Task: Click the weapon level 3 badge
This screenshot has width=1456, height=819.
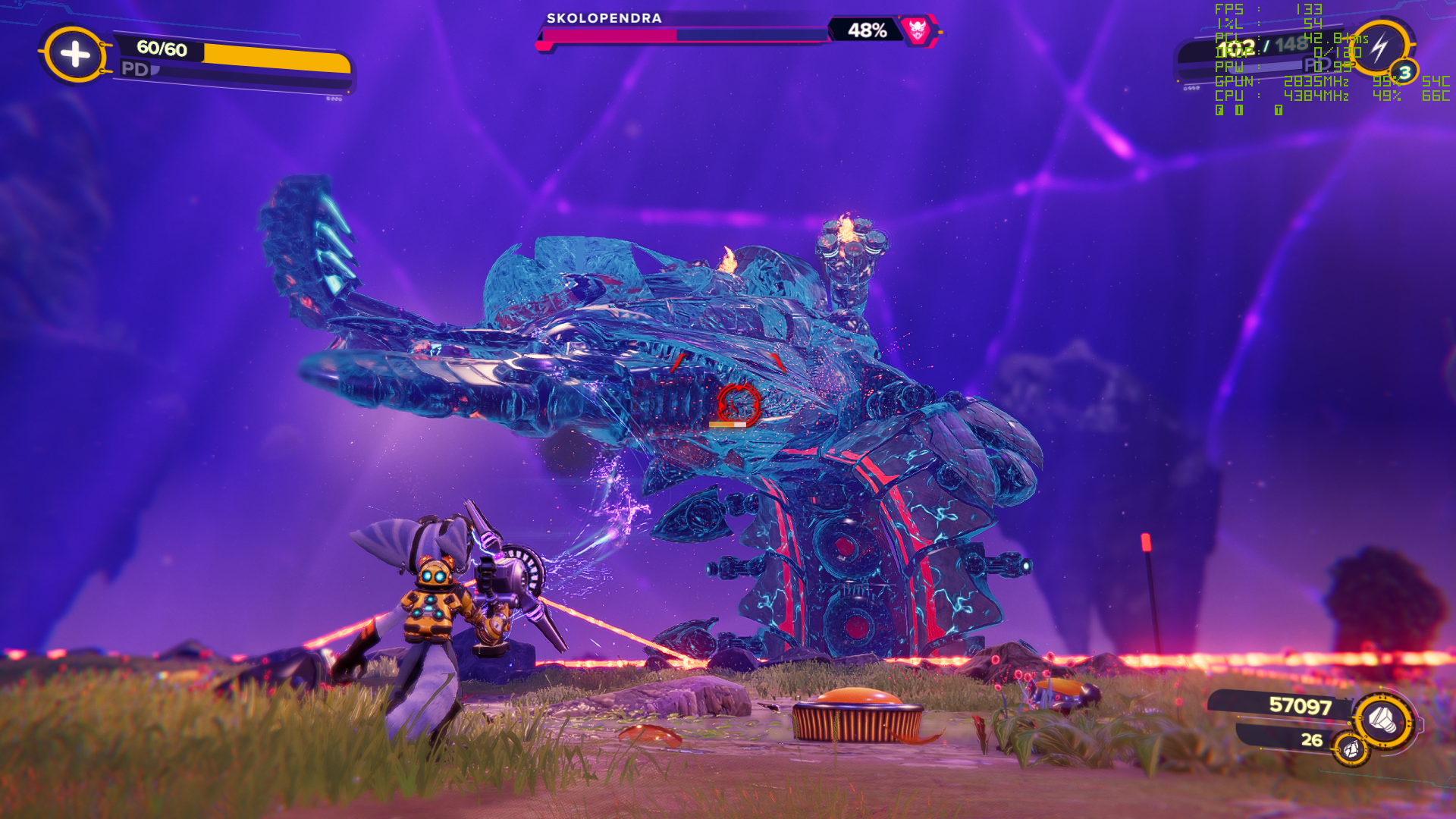Action: pyautogui.click(x=1404, y=73)
